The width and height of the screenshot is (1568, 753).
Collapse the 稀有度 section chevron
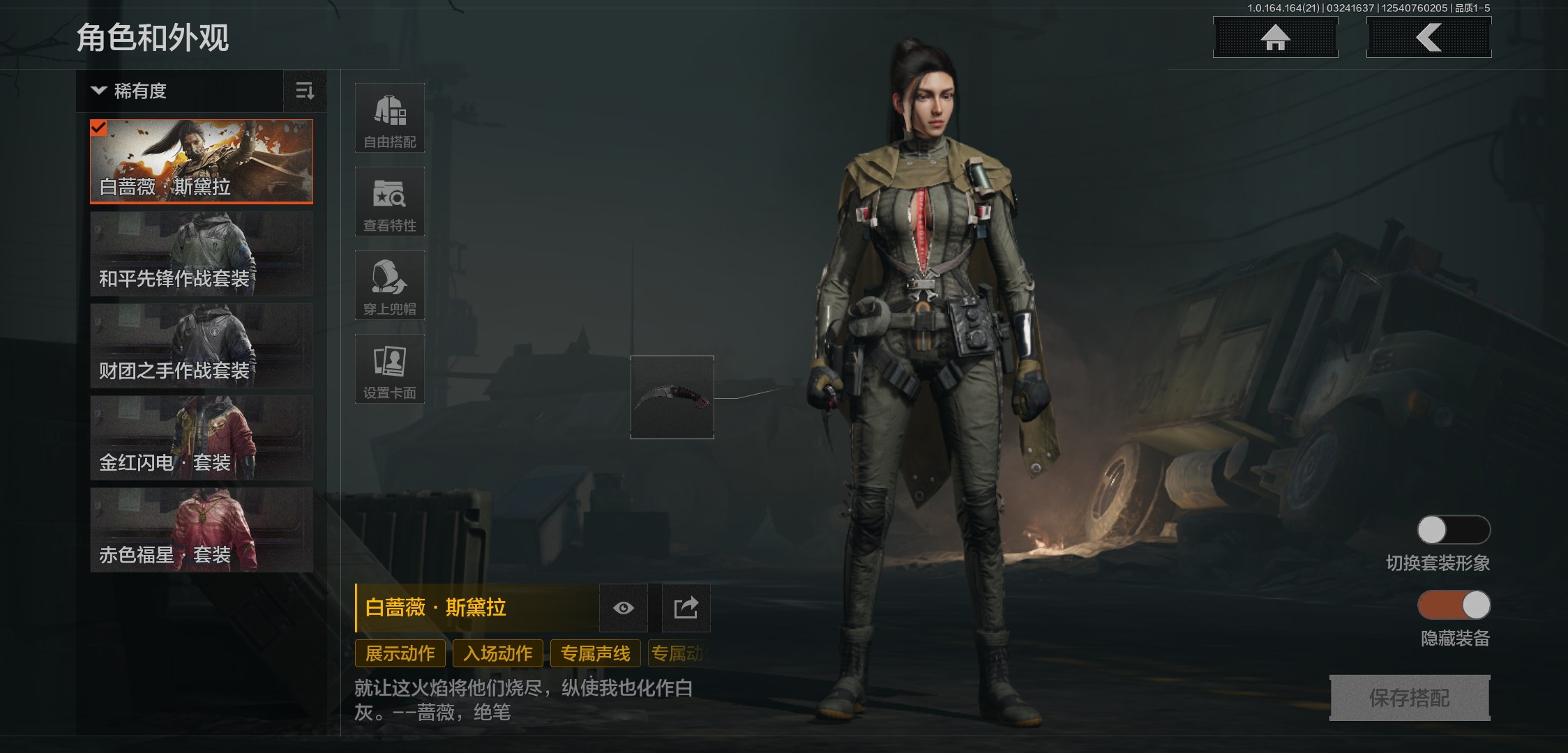(97, 91)
